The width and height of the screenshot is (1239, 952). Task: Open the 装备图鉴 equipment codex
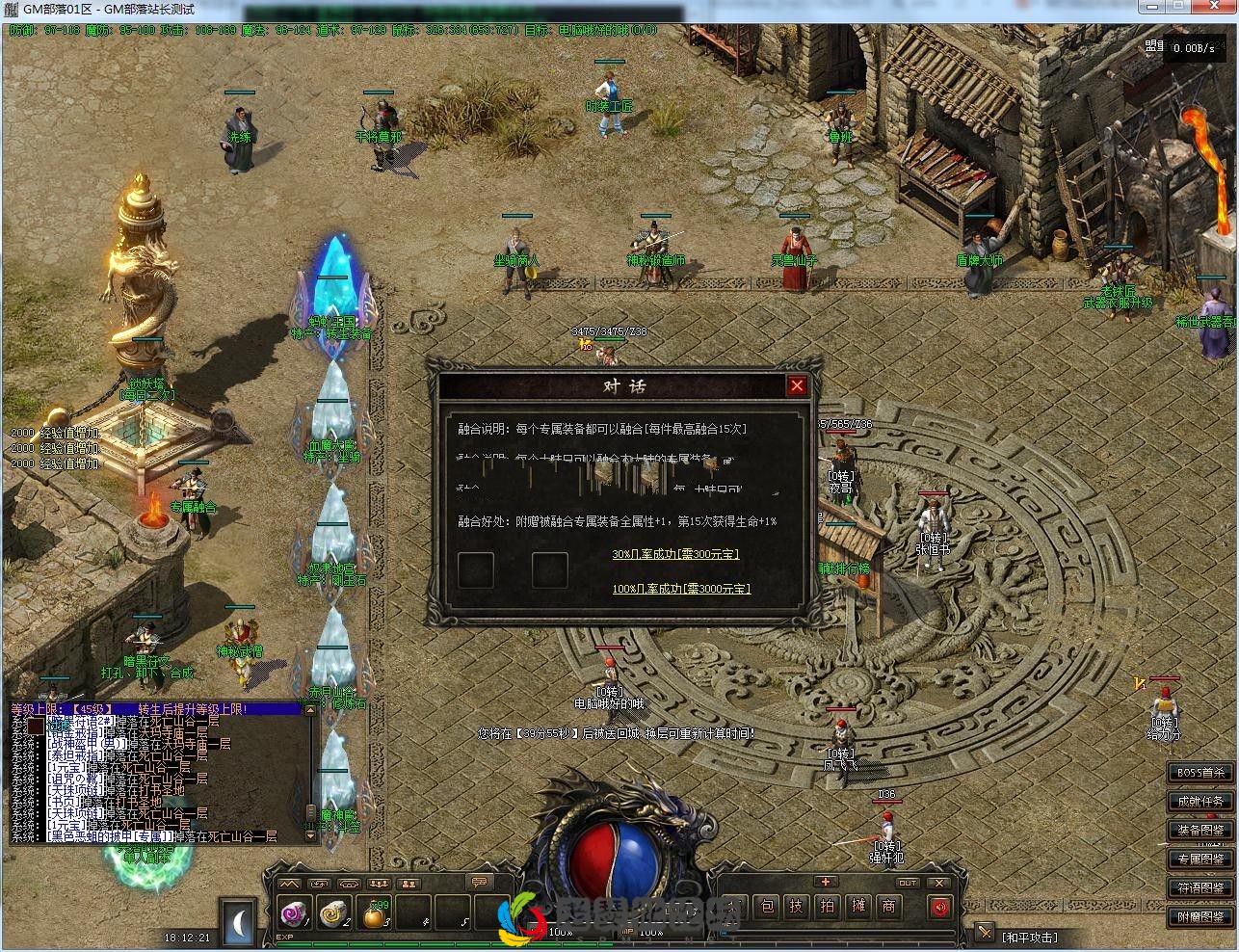tap(1199, 831)
